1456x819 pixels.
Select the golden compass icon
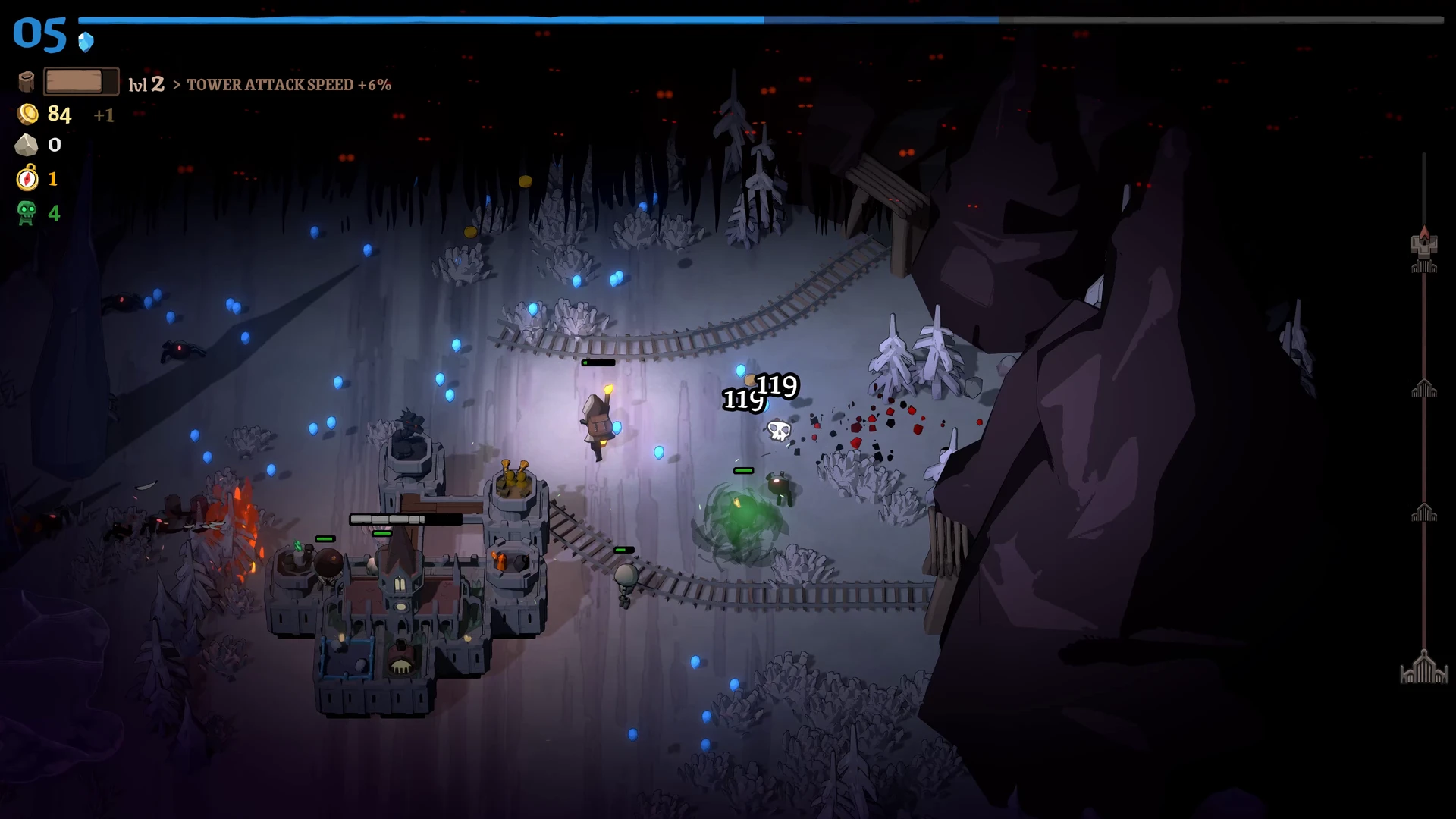tap(27, 178)
